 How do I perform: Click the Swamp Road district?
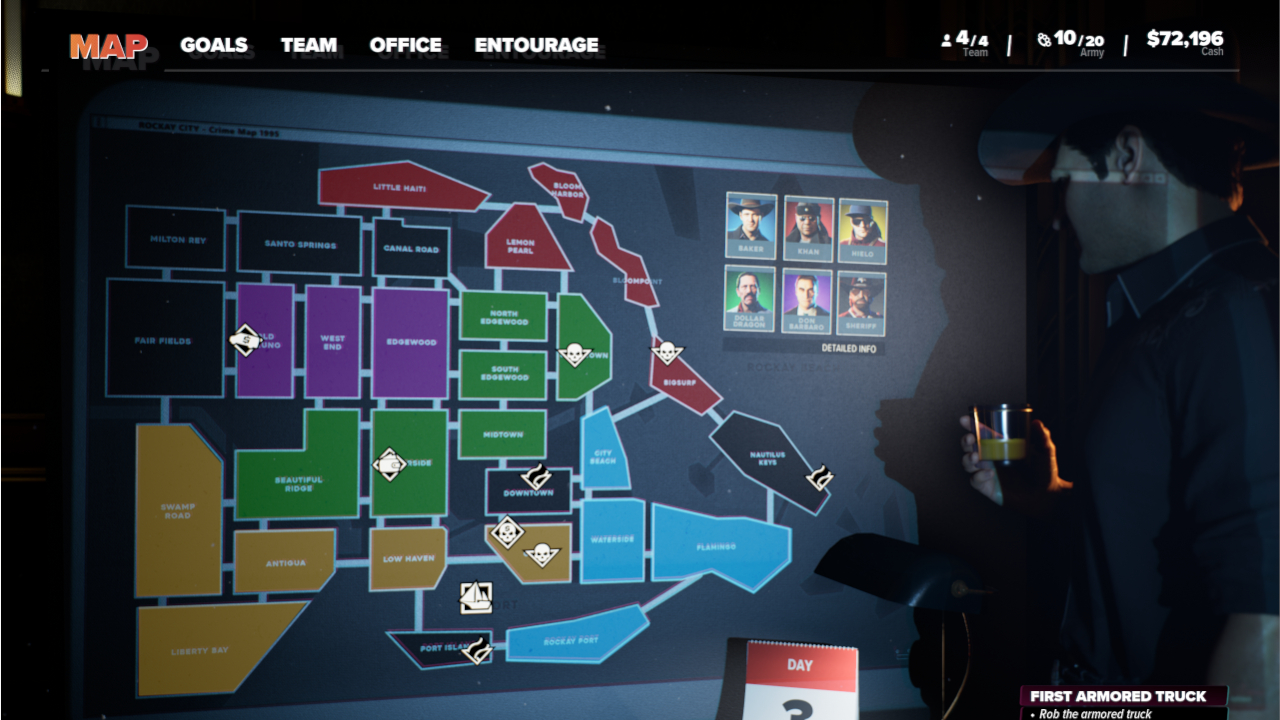[177, 510]
